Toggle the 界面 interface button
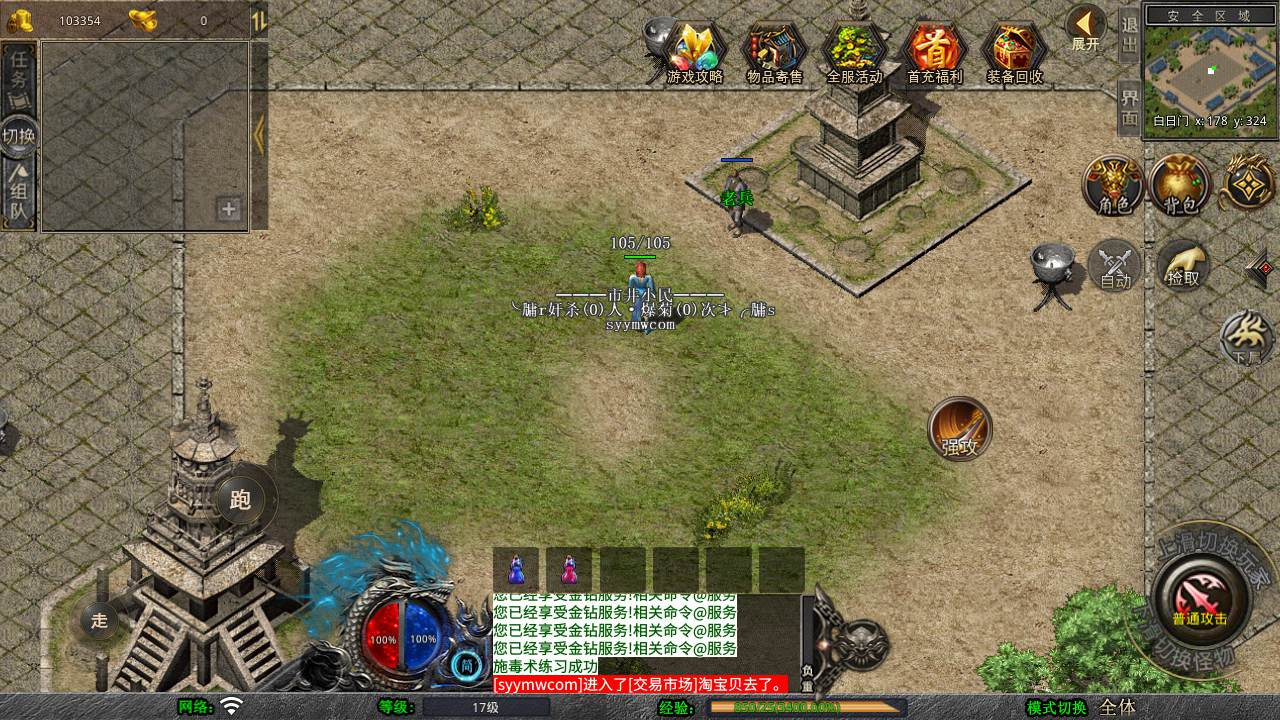 point(1130,108)
